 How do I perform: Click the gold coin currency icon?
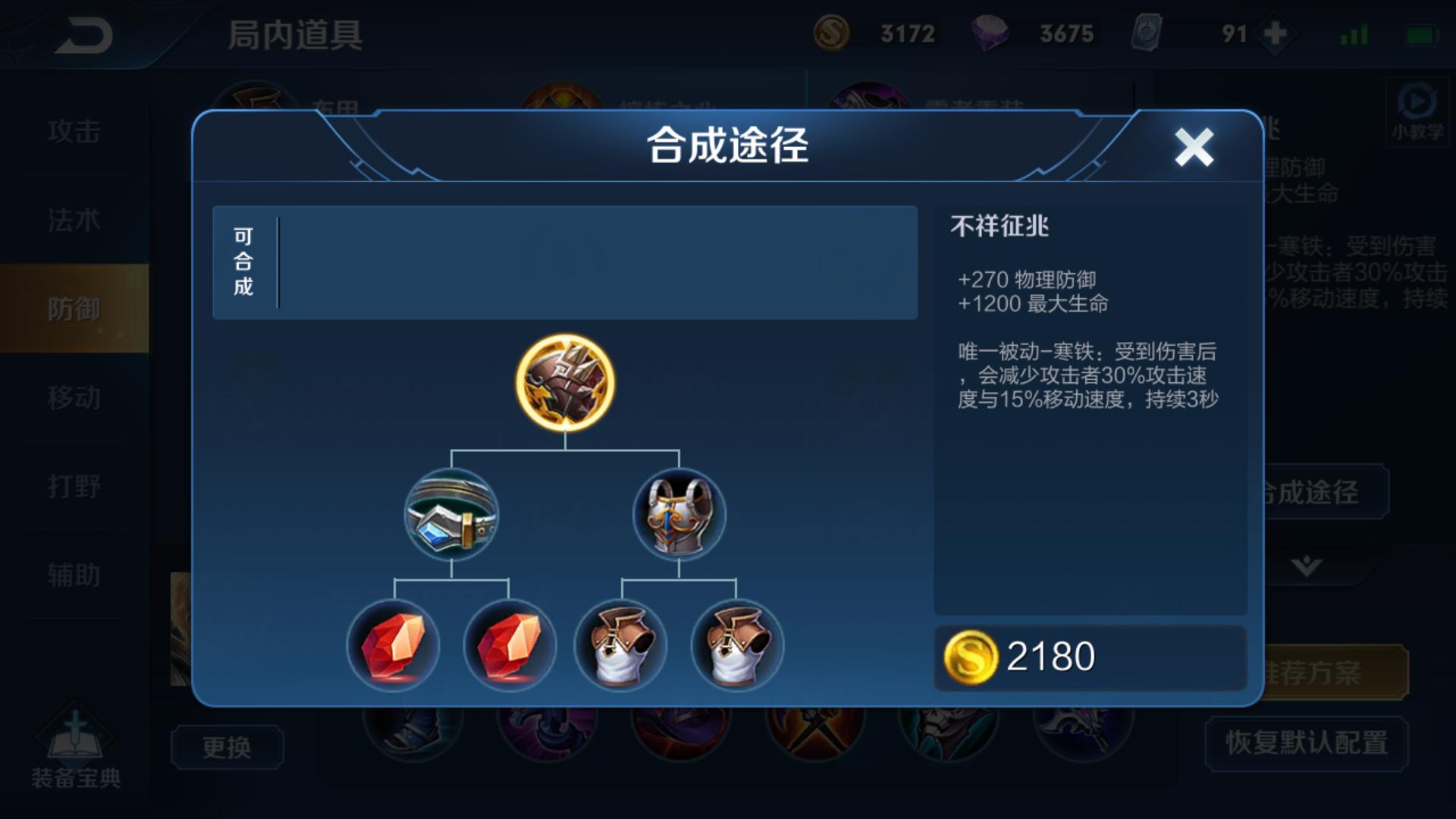(834, 33)
